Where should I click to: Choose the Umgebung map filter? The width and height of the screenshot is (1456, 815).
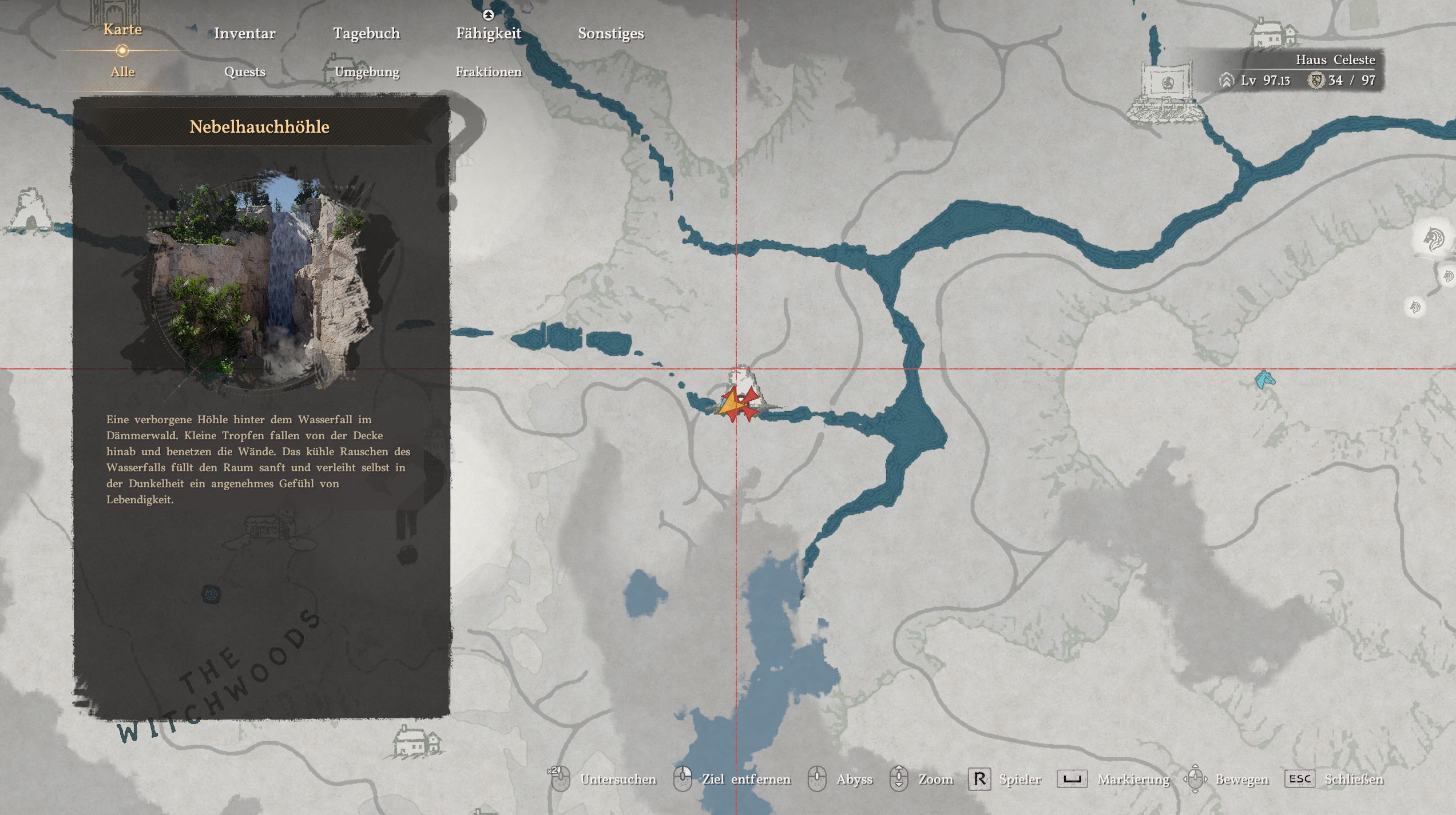(367, 72)
